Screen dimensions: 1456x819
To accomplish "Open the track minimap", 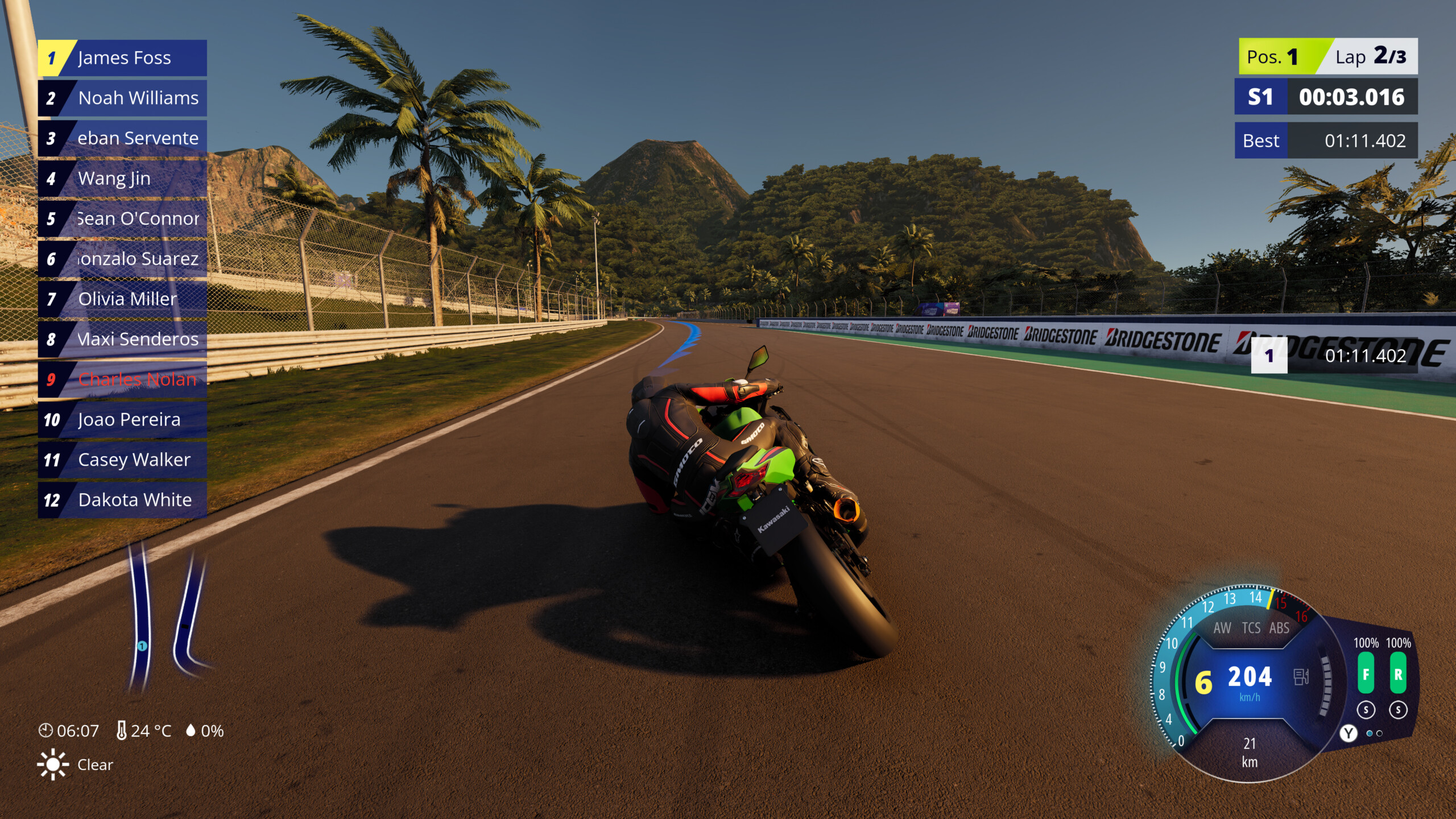I will (168, 617).
